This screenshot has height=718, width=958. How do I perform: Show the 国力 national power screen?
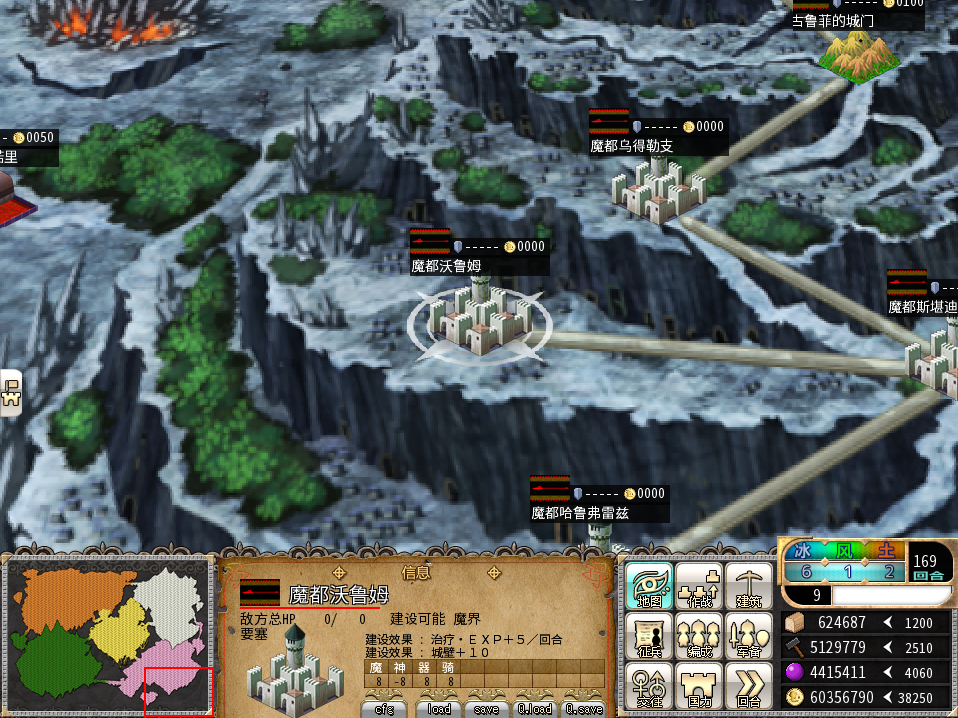coord(699,686)
